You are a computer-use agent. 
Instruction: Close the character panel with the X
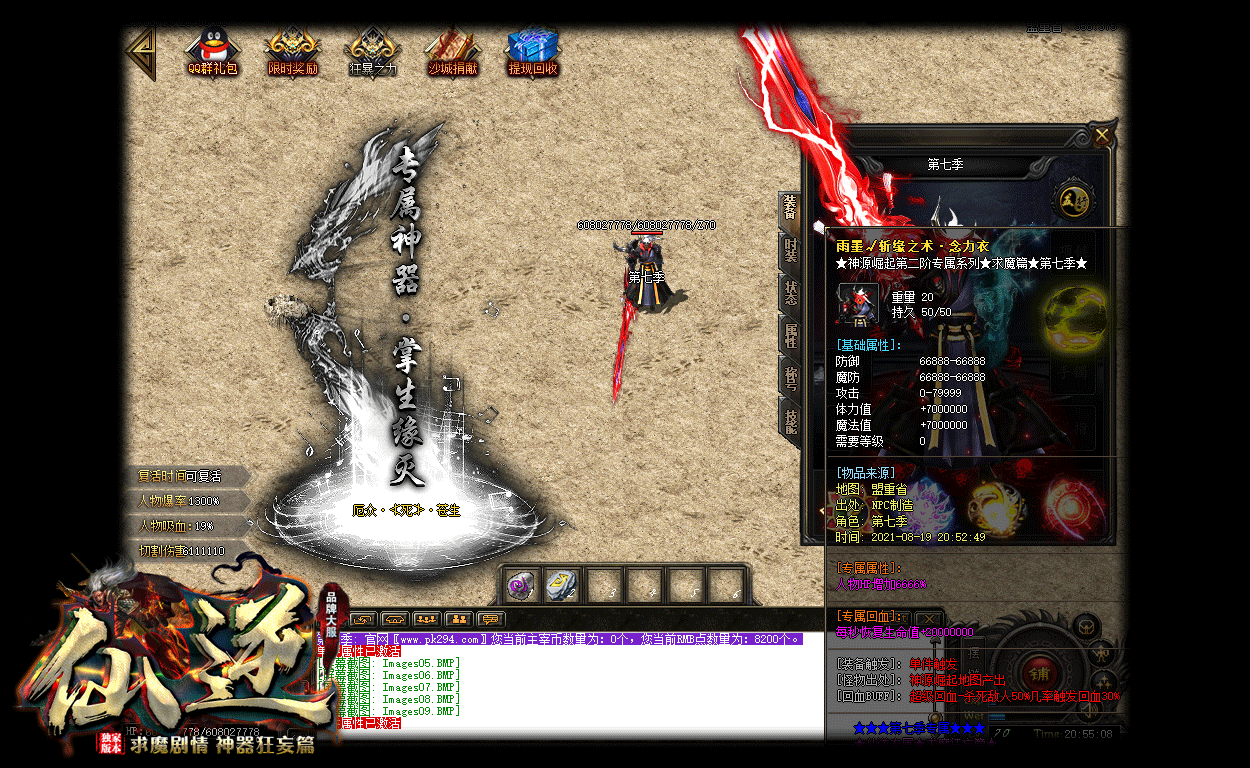pyautogui.click(x=1102, y=135)
